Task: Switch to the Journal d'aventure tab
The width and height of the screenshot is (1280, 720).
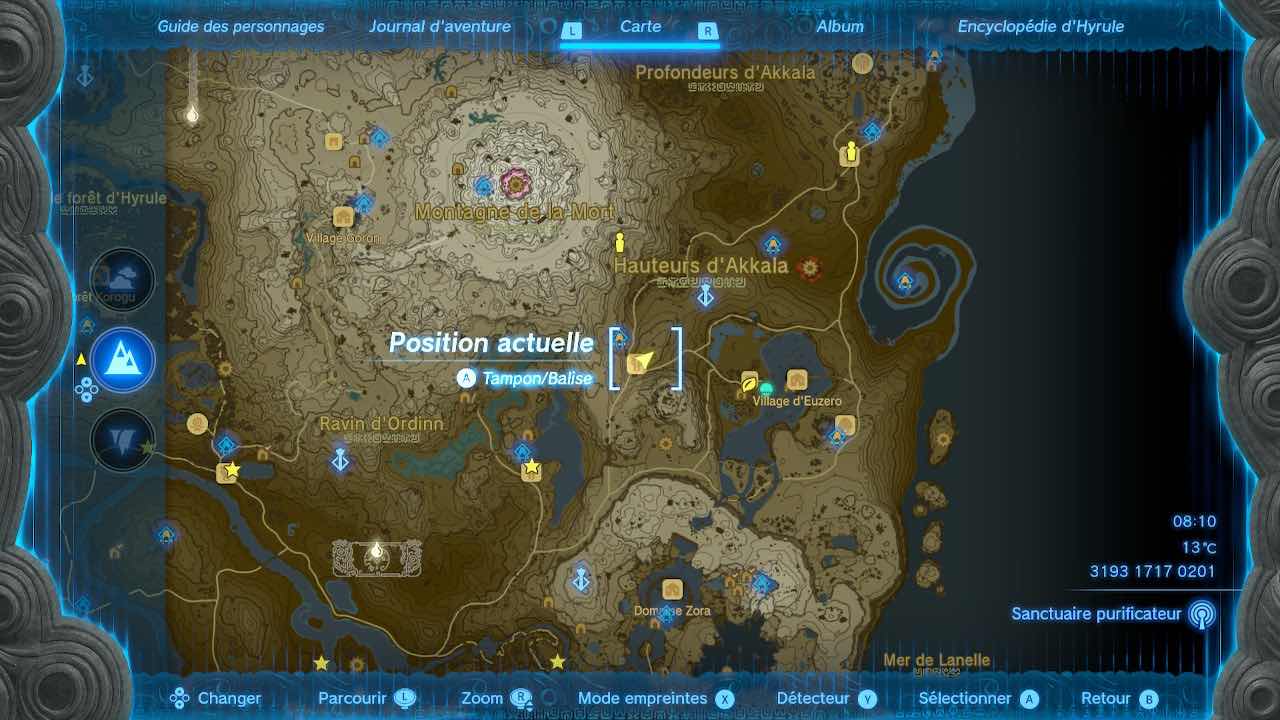Action: coord(439,27)
